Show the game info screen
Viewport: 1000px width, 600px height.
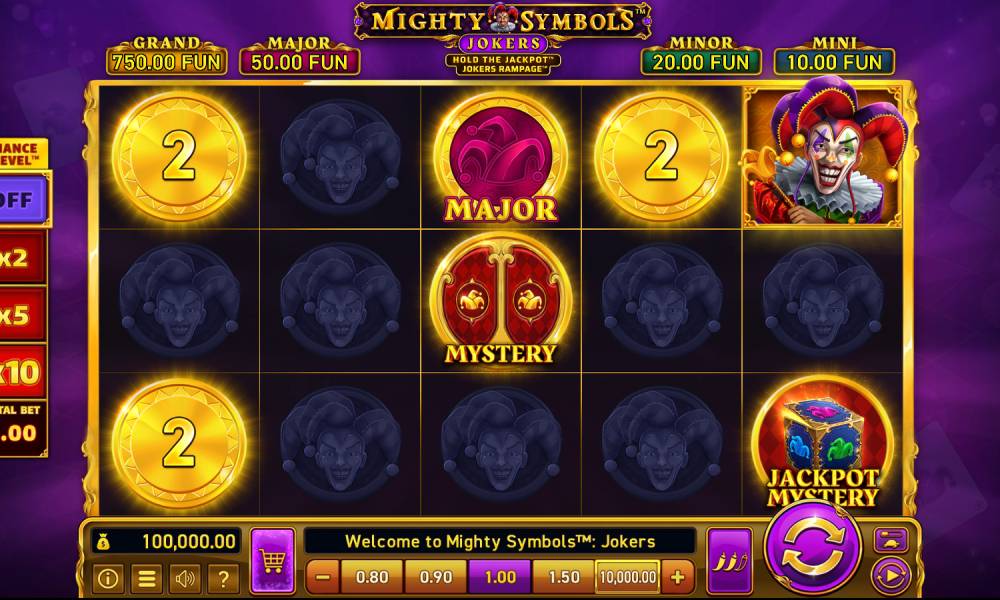108,577
